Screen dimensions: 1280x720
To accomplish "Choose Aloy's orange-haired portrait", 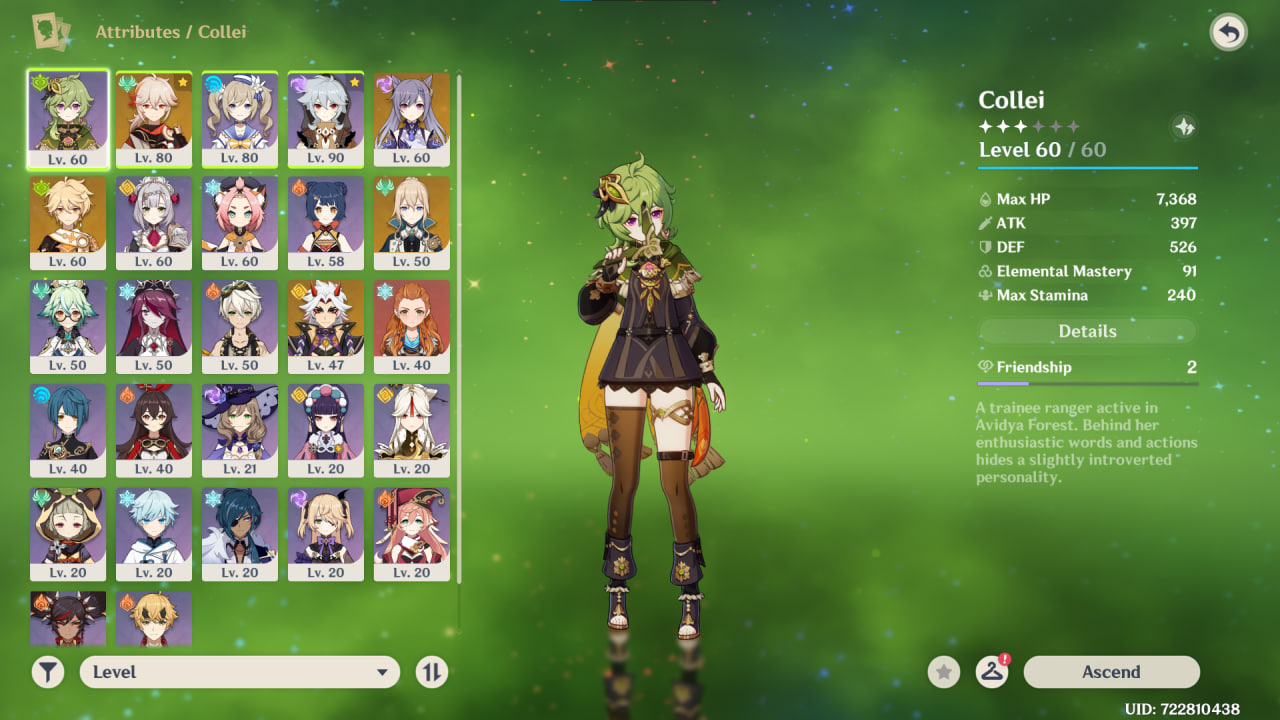I will (412, 326).
